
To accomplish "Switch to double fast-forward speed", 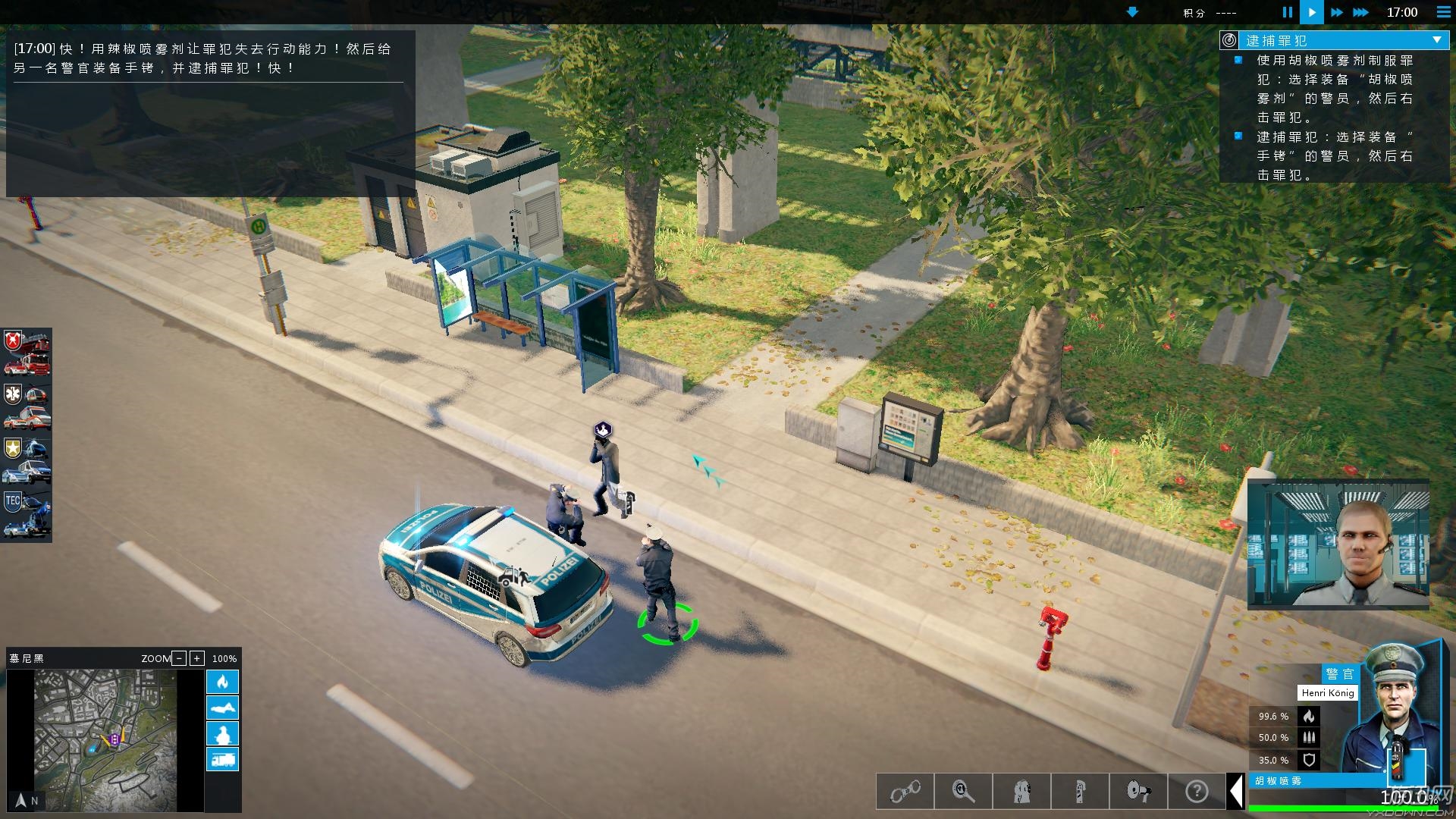I will pos(1336,12).
